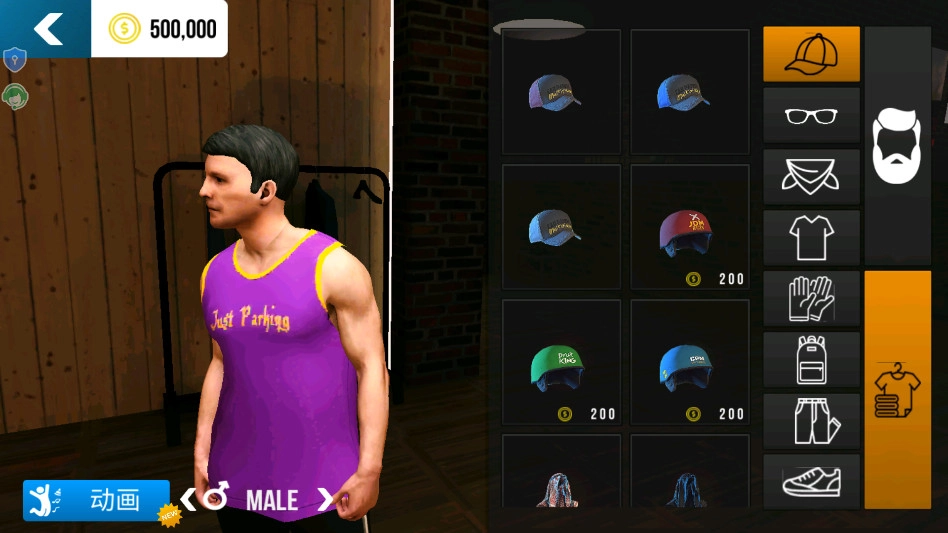Screen dimensions: 948x533
Task: Go back with the white arrow button
Action: point(48,29)
